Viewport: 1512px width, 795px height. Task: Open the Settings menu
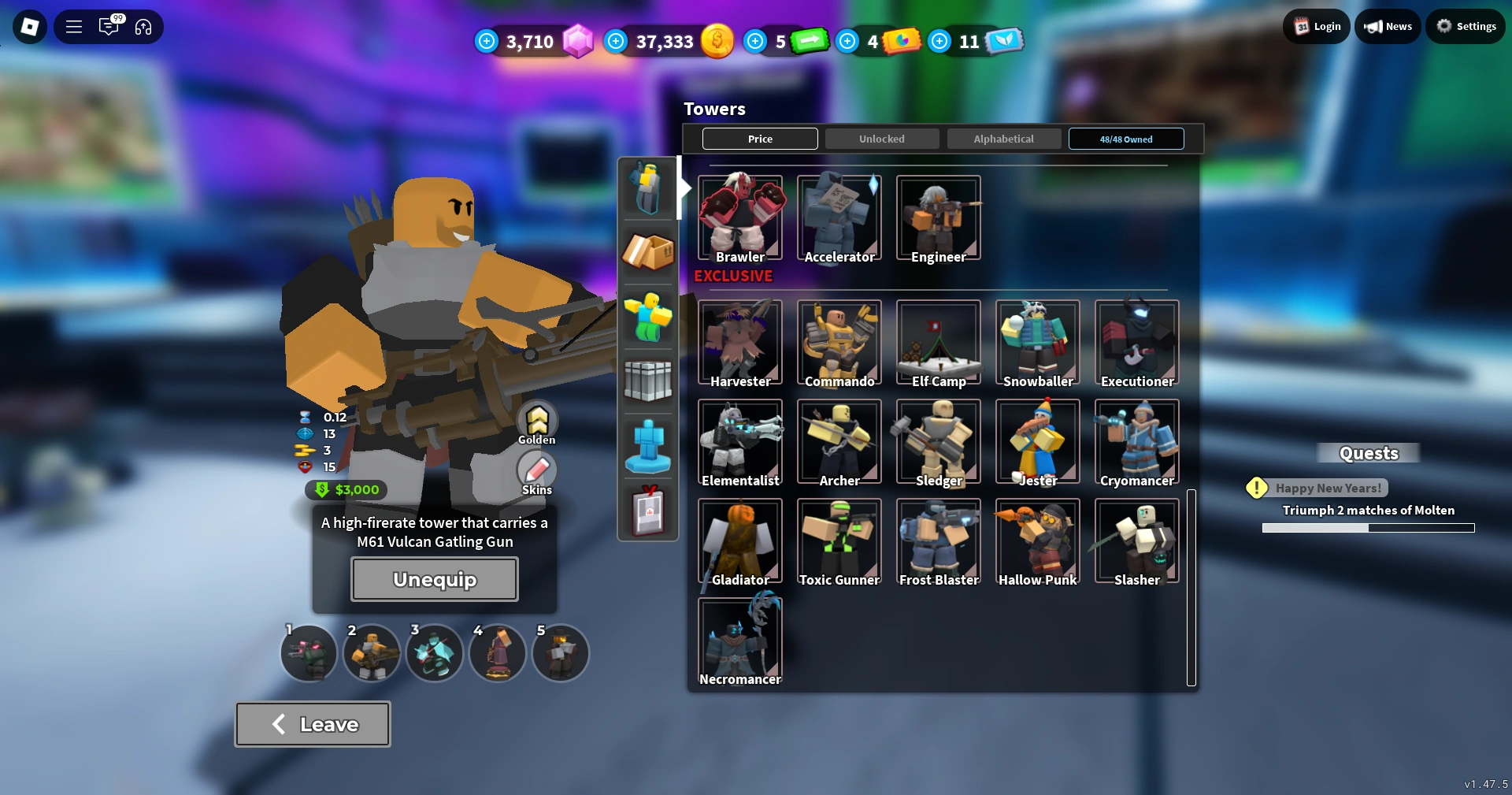point(1465,25)
